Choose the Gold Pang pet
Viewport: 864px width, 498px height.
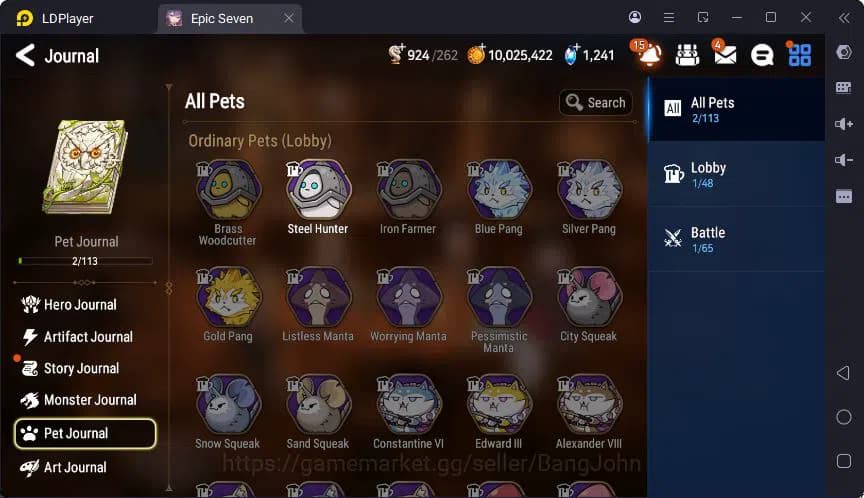pos(228,298)
